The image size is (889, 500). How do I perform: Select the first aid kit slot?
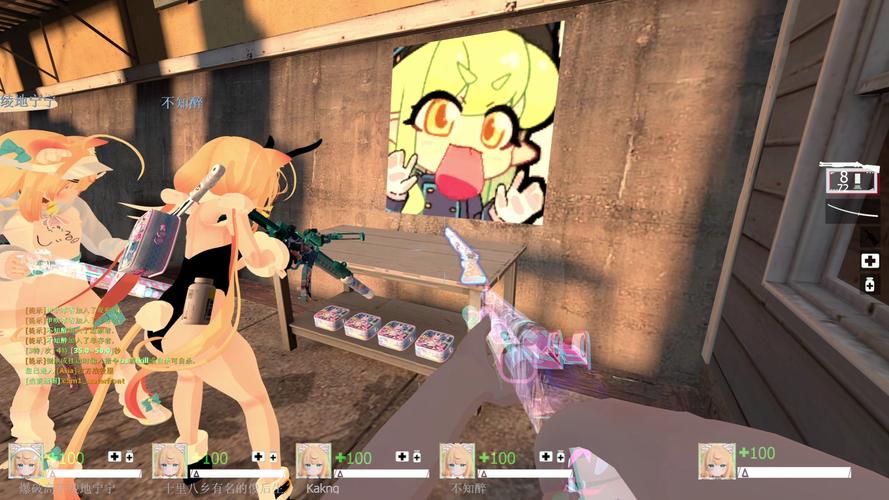(x=869, y=260)
